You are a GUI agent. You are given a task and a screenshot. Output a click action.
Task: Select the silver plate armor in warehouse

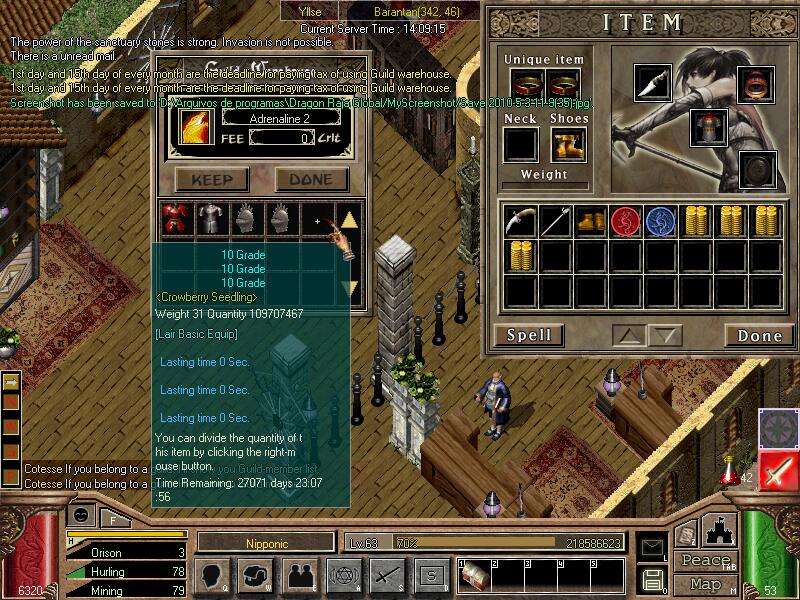point(210,219)
